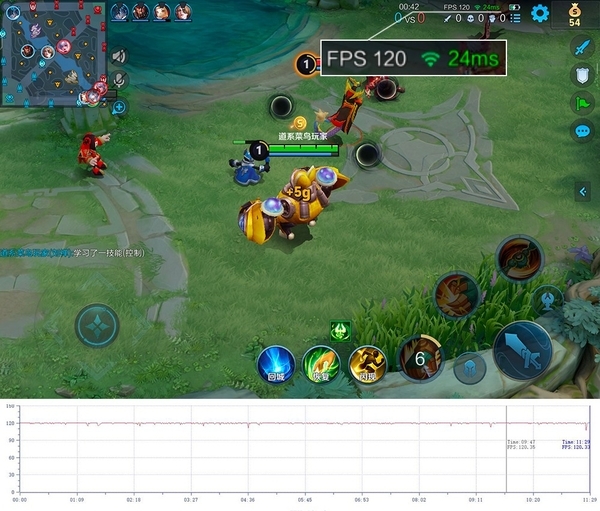Open the quick chat speech bubble

point(582,131)
